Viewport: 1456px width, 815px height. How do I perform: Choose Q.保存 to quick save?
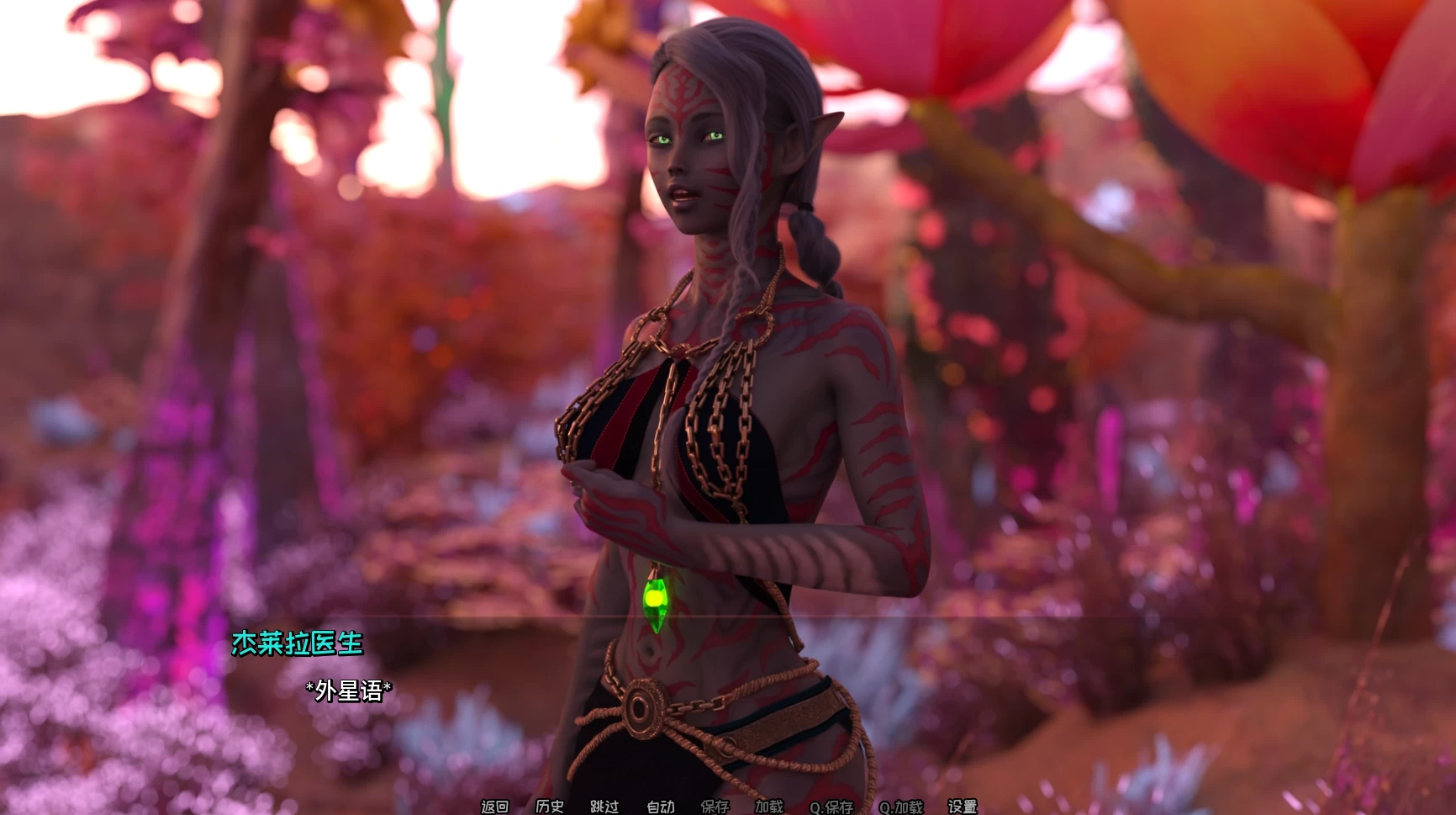pos(831,807)
